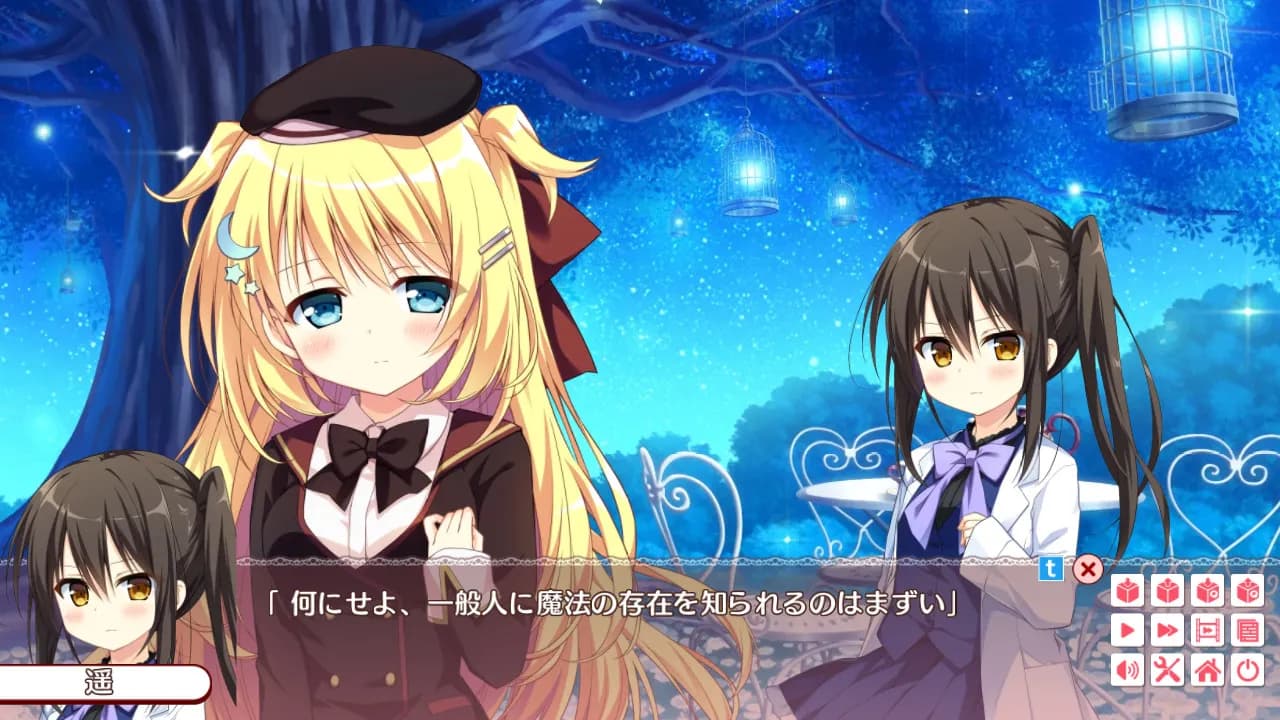Return to title with the house icon
The image size is (1280, 720).
click(x=1208, y=669)
